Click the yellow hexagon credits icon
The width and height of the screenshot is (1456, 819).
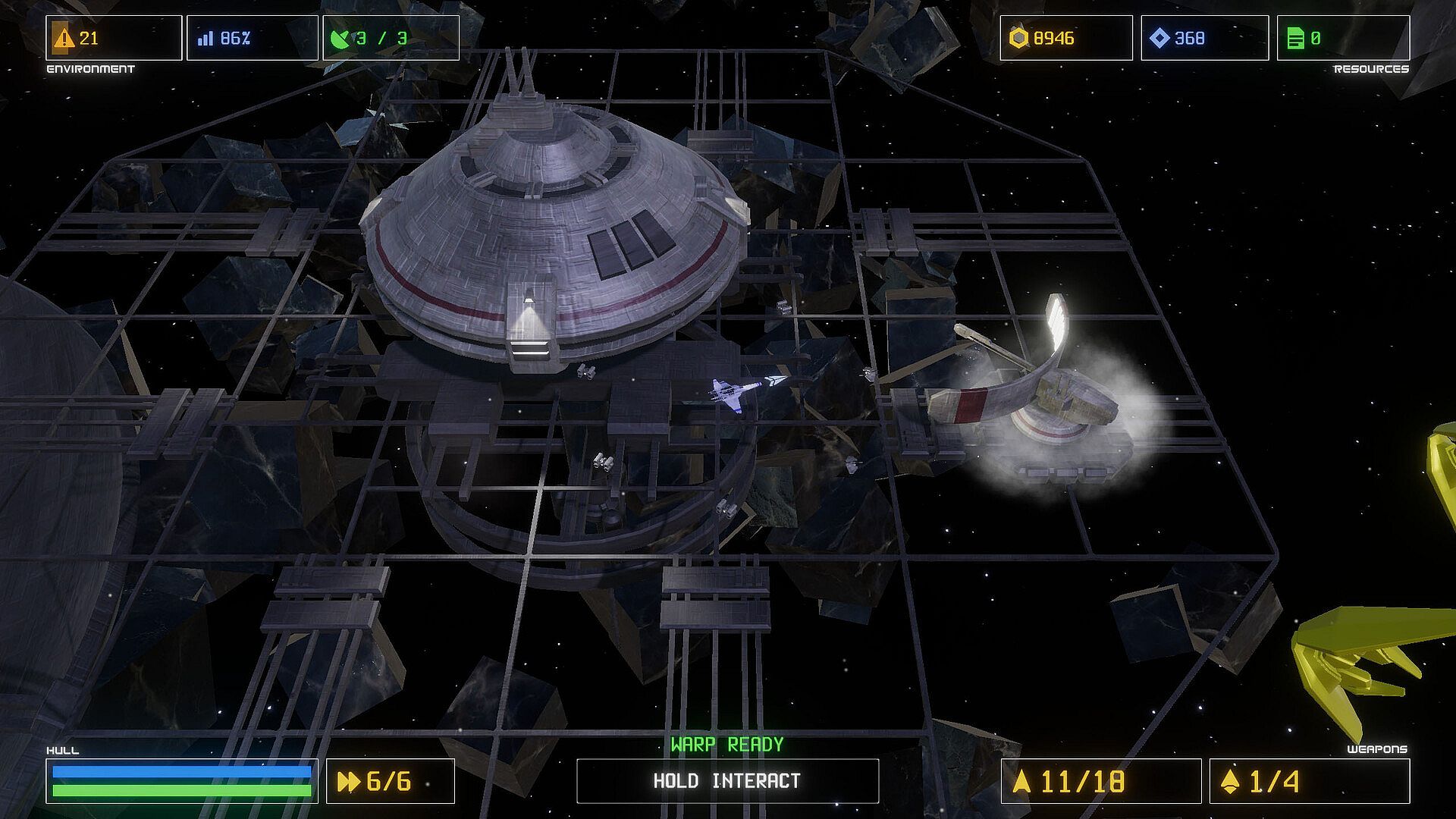click(1019, 38)
